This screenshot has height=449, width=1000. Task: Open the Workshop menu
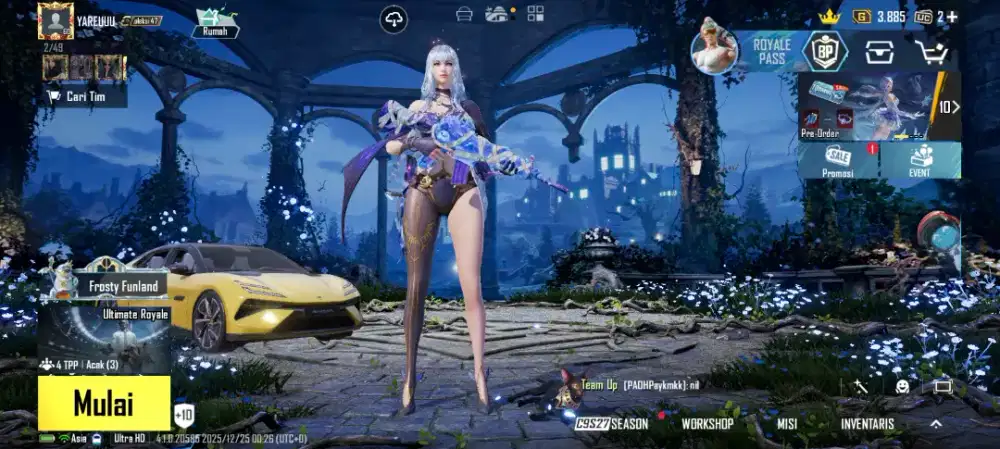point(707,424)
